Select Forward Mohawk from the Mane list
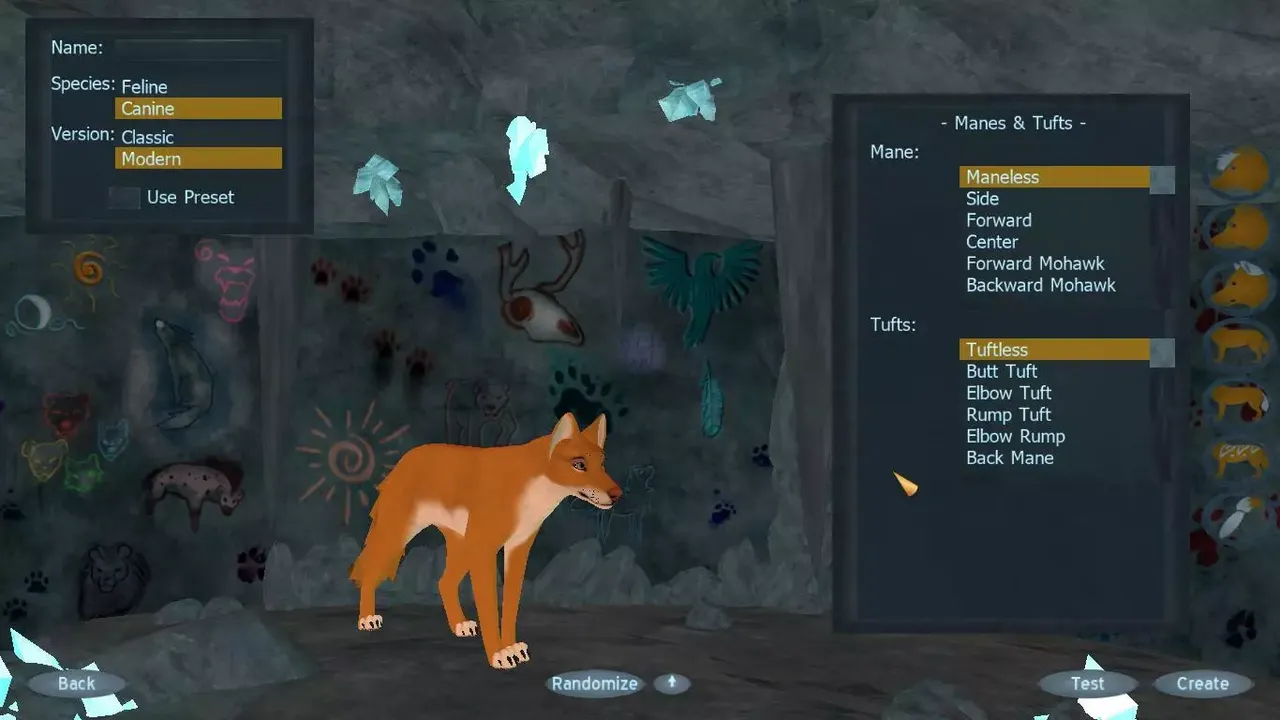 1035,263
